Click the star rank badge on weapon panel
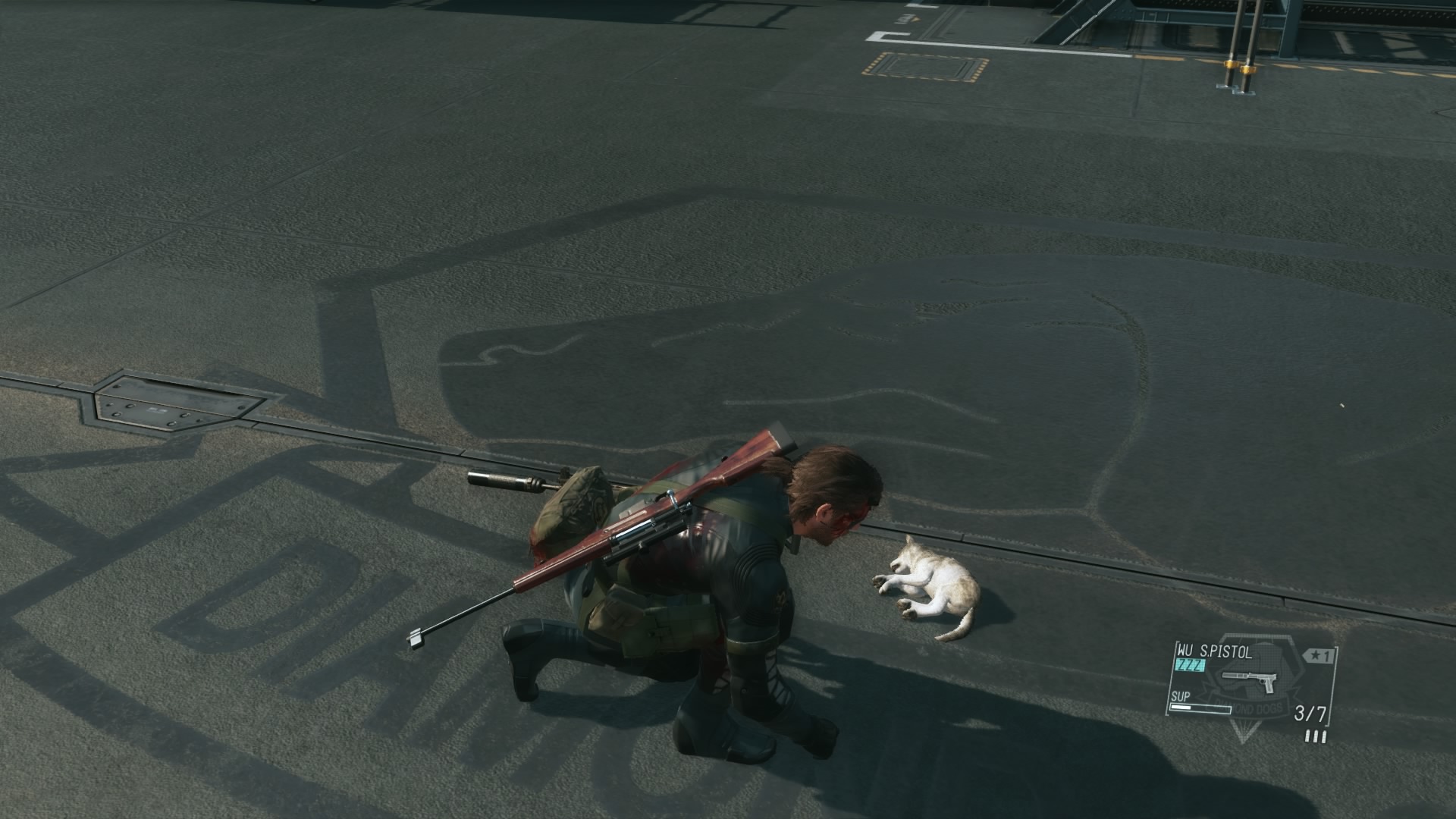 [x=1316, y=656]
